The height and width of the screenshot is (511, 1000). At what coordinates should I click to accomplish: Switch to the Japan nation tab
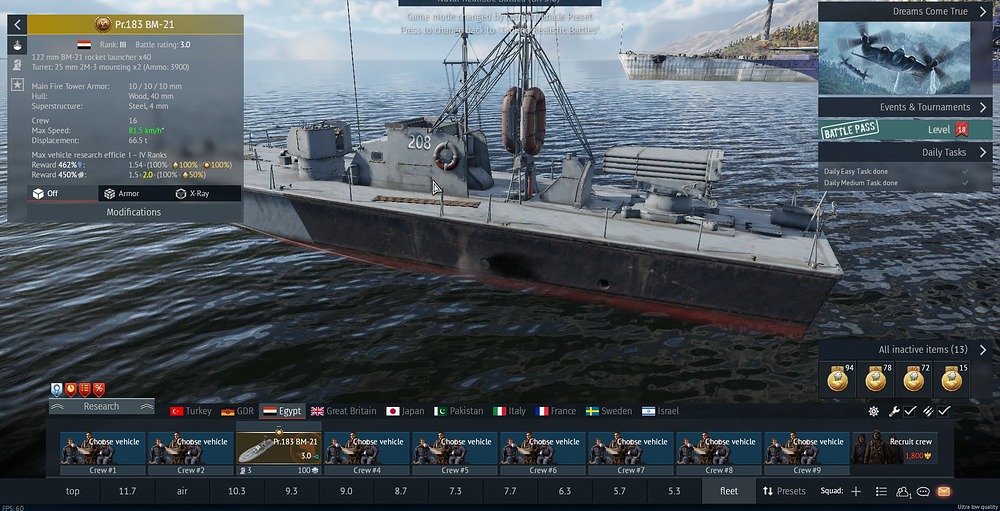coord(406,411)
